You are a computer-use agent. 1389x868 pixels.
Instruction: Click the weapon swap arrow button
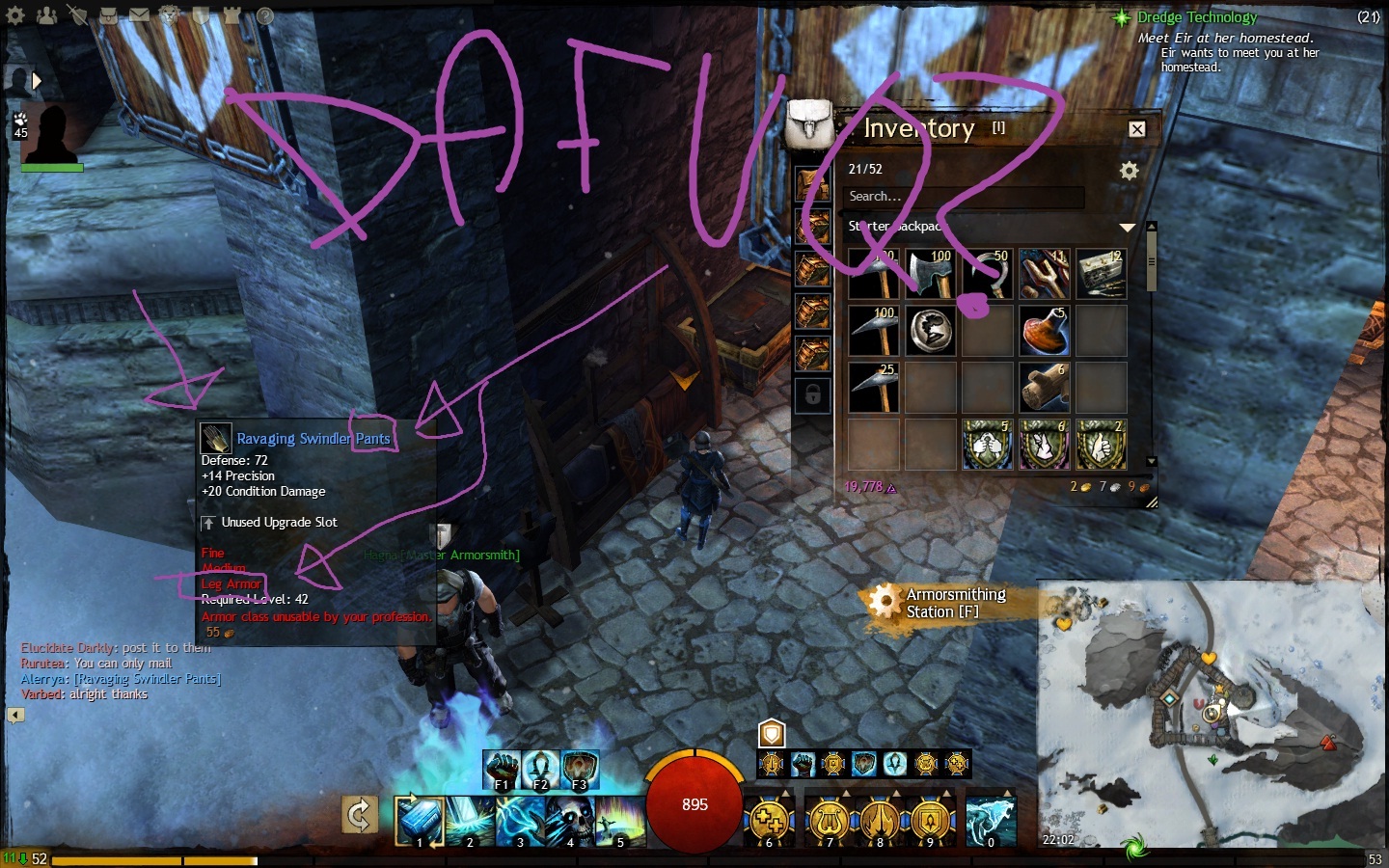point(359,816)
